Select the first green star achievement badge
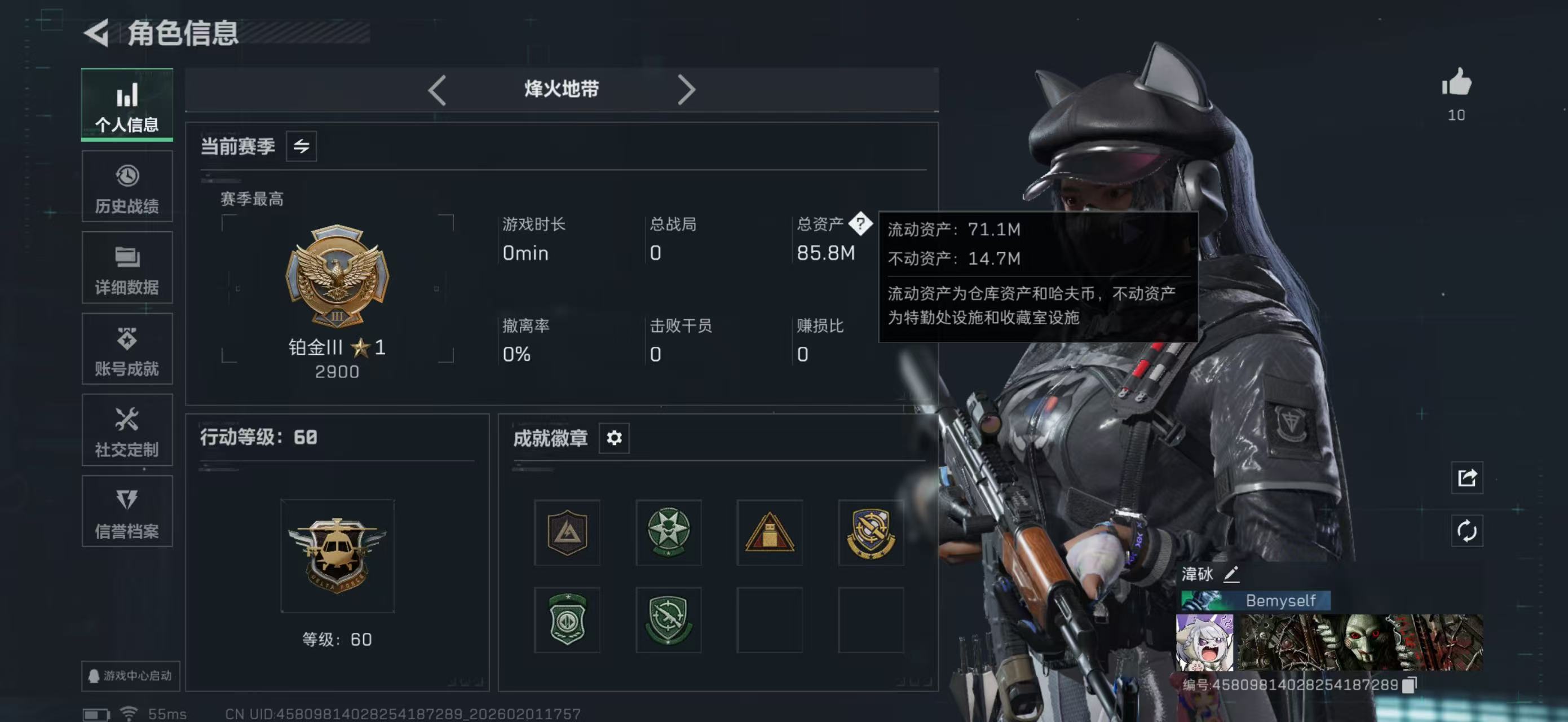Image resolution: width=1568 pixels, height=722 pixels. (x=668, y=531)
